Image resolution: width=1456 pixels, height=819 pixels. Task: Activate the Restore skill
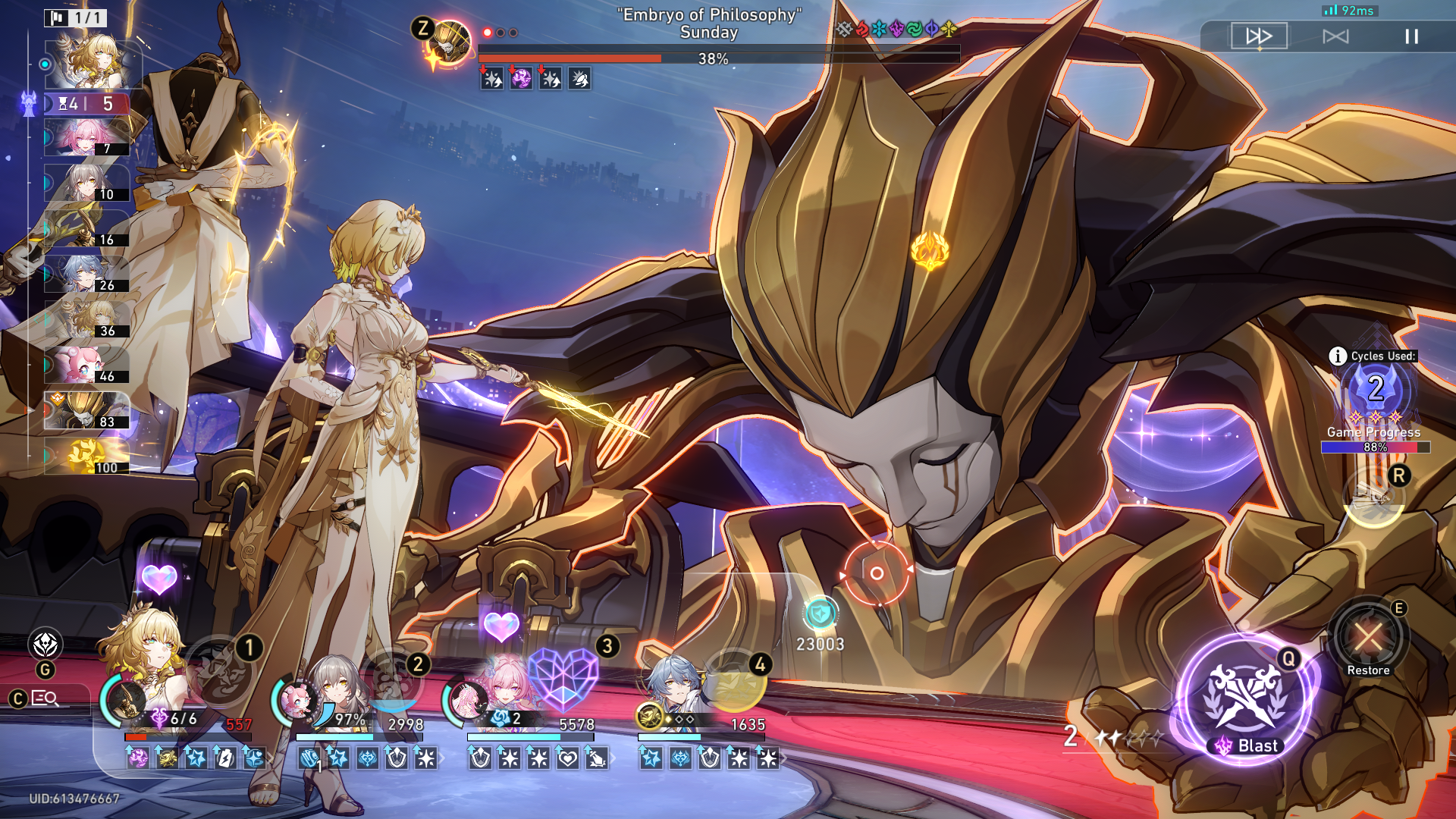[x=1367, y=637]
